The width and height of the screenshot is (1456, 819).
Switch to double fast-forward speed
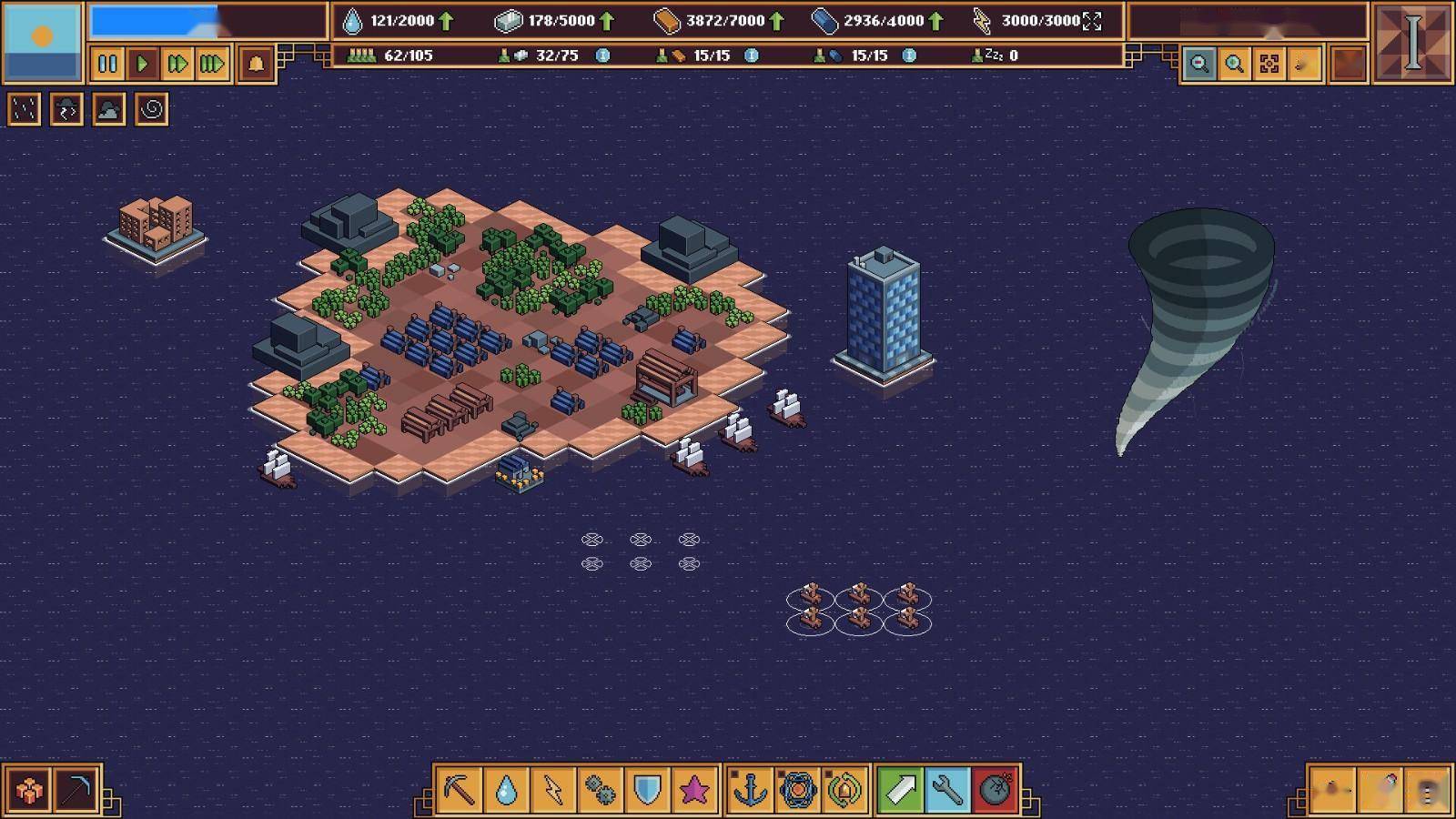coord(177,64)
